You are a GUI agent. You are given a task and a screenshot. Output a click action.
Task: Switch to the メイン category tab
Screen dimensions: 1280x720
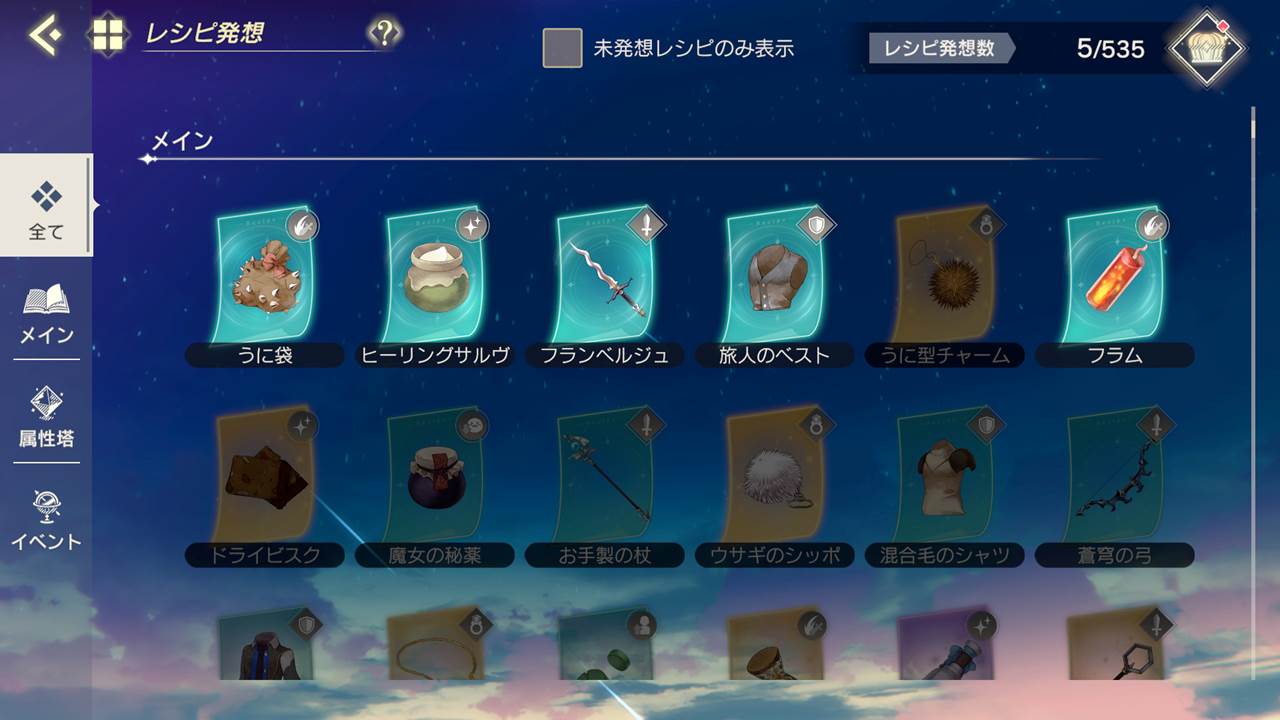[x=46, y=314]
